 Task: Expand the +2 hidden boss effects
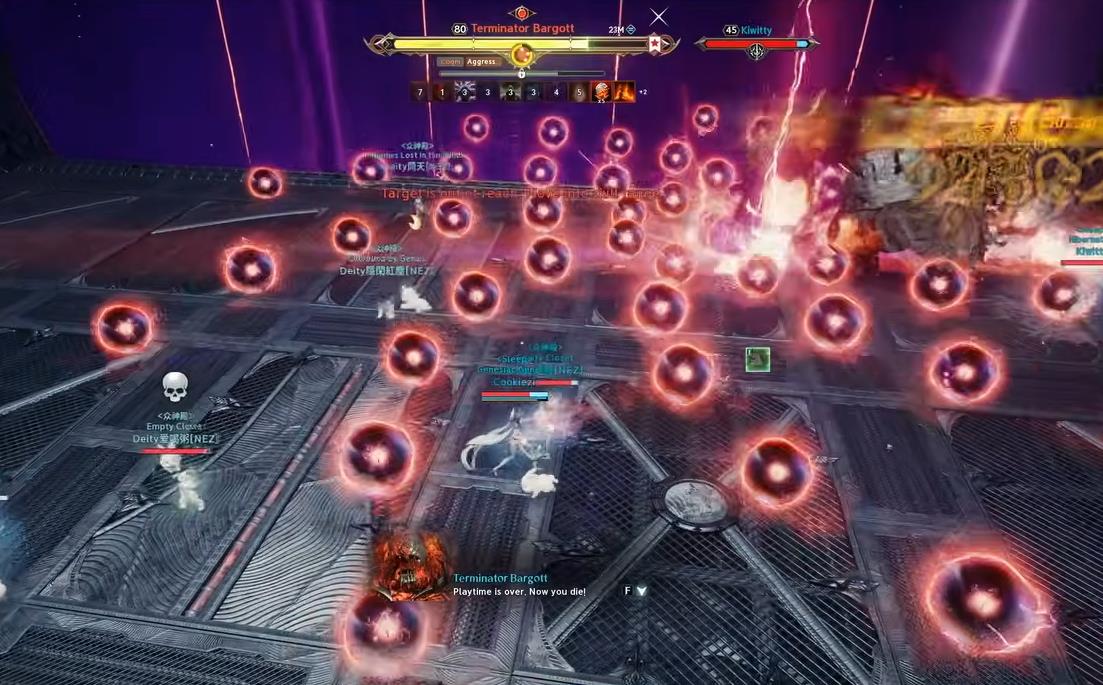pyautogui.click(x=643, y=93)
